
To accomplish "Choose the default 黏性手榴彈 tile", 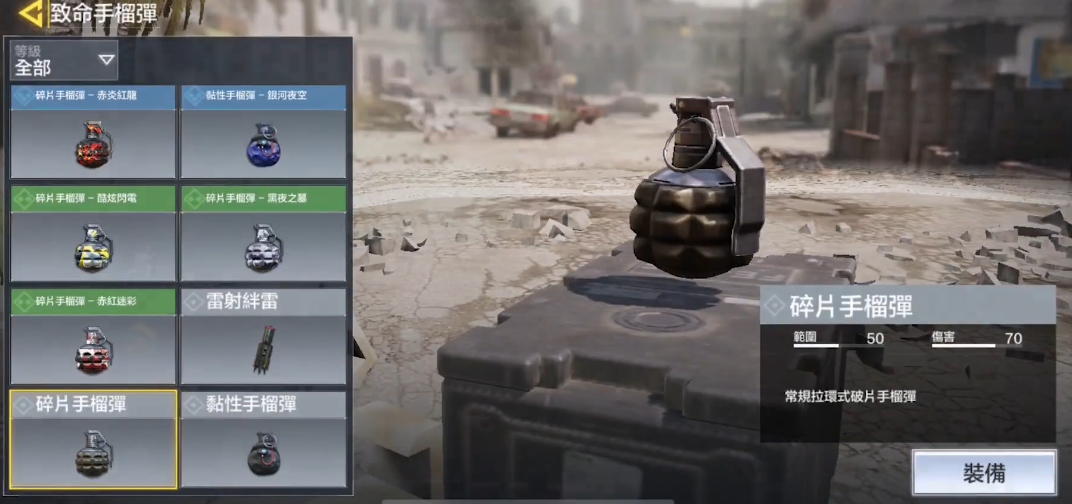I will coord(263,439).
